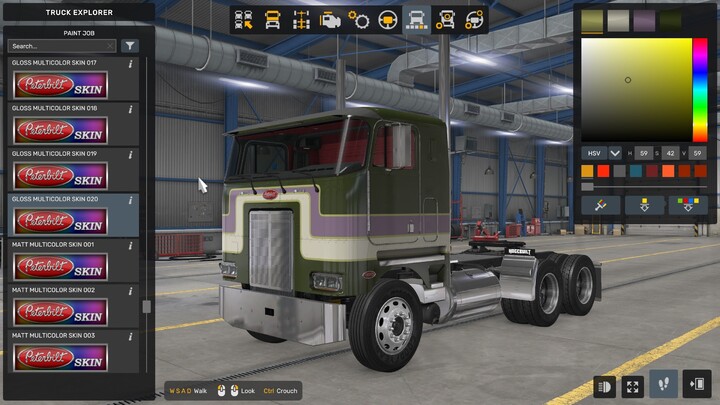Toggle the fullscreen view button

click(632, 385)
